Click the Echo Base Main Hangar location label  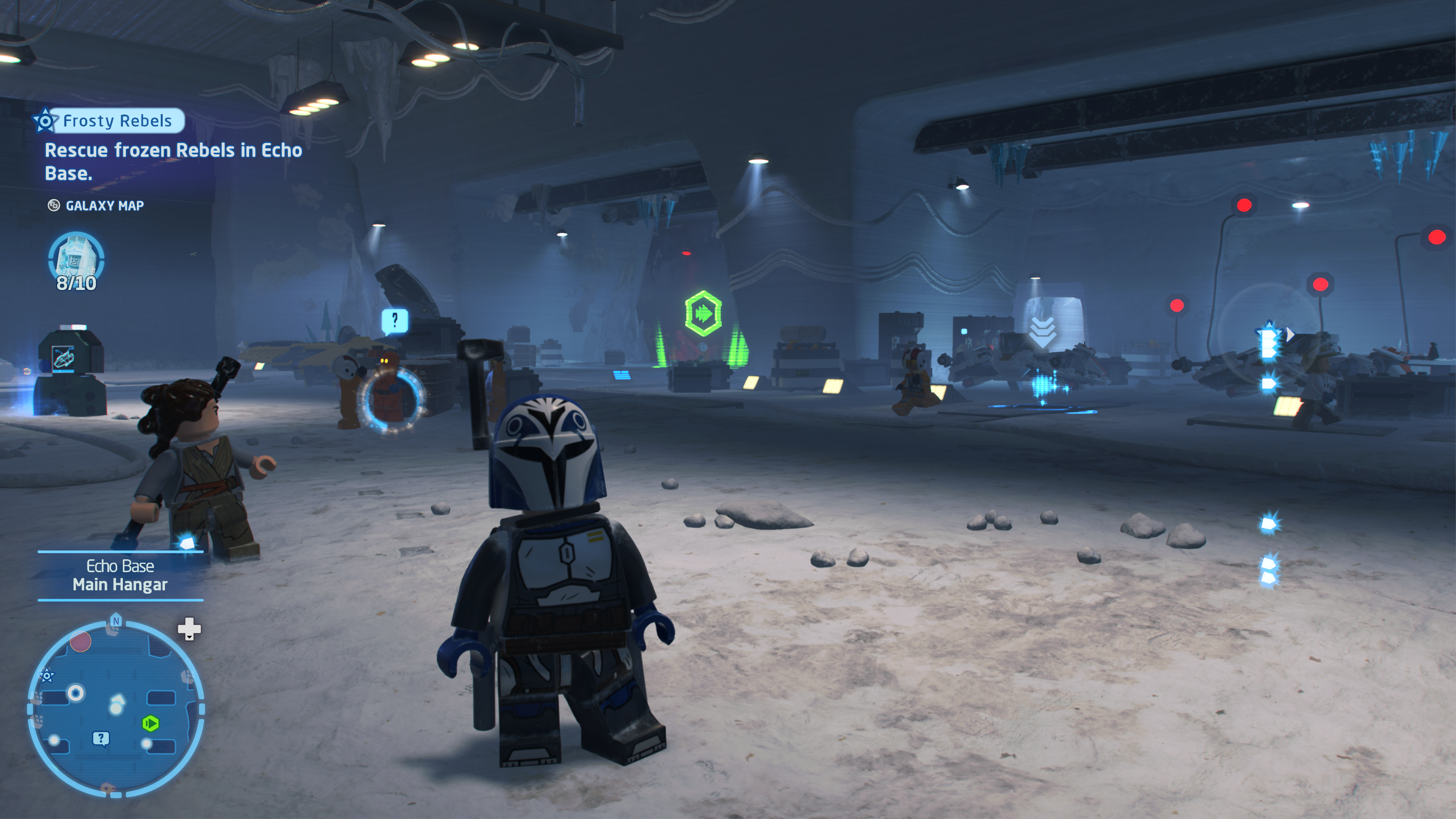point(120,576)
